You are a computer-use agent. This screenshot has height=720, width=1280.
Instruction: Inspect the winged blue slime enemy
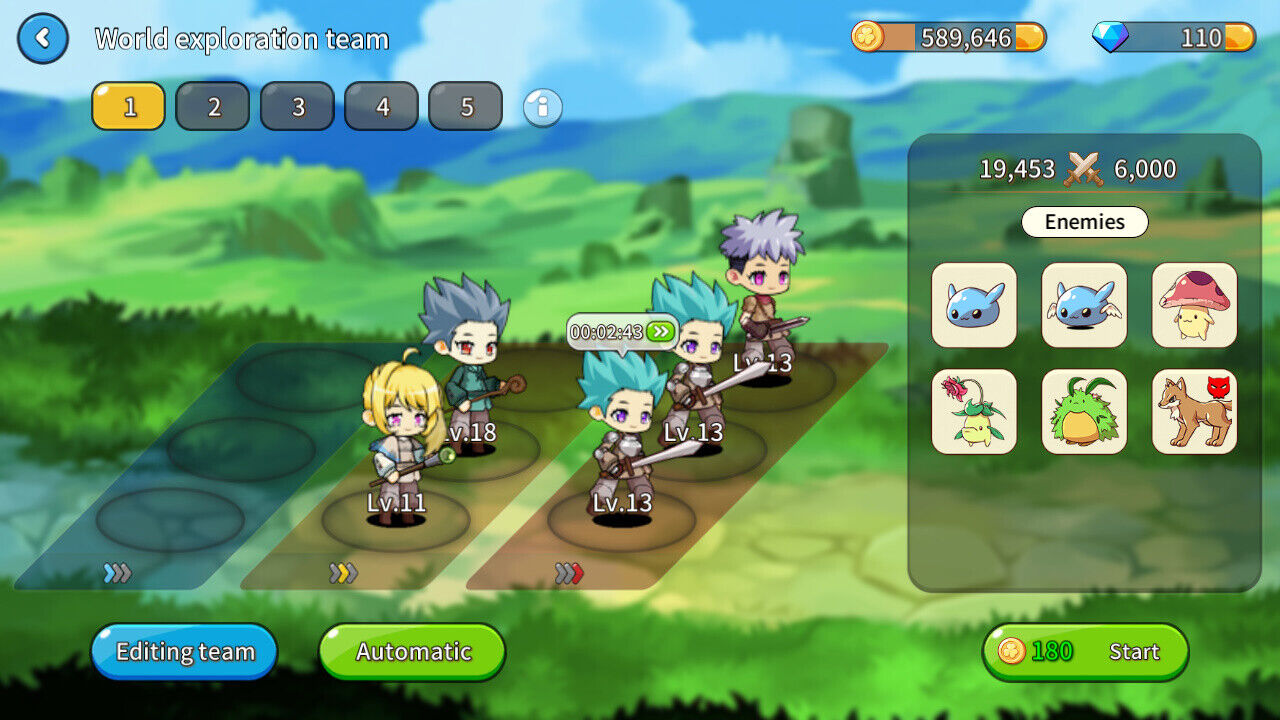point(1084,305)
